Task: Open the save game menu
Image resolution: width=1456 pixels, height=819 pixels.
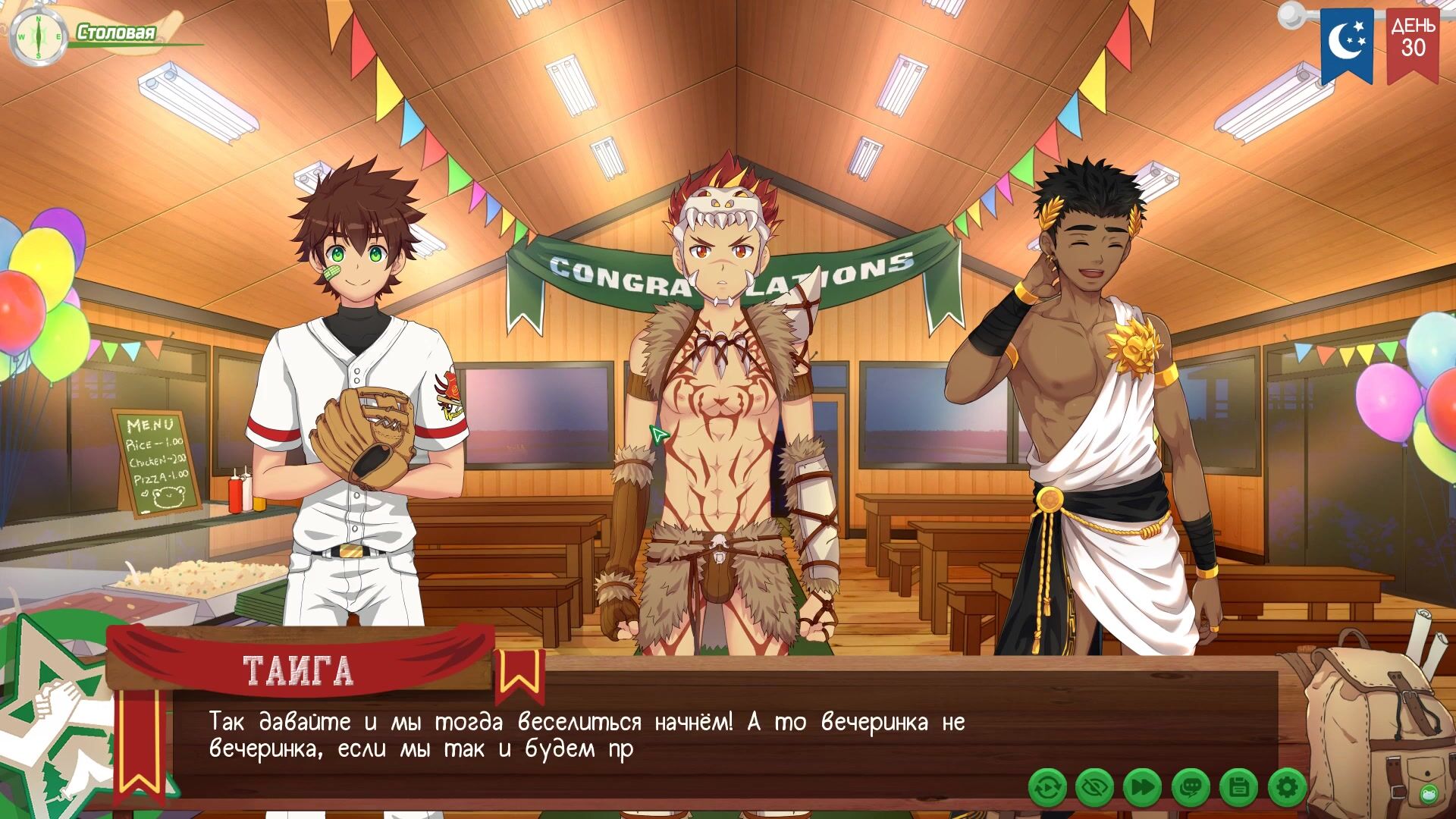Action: [1238, 789]
